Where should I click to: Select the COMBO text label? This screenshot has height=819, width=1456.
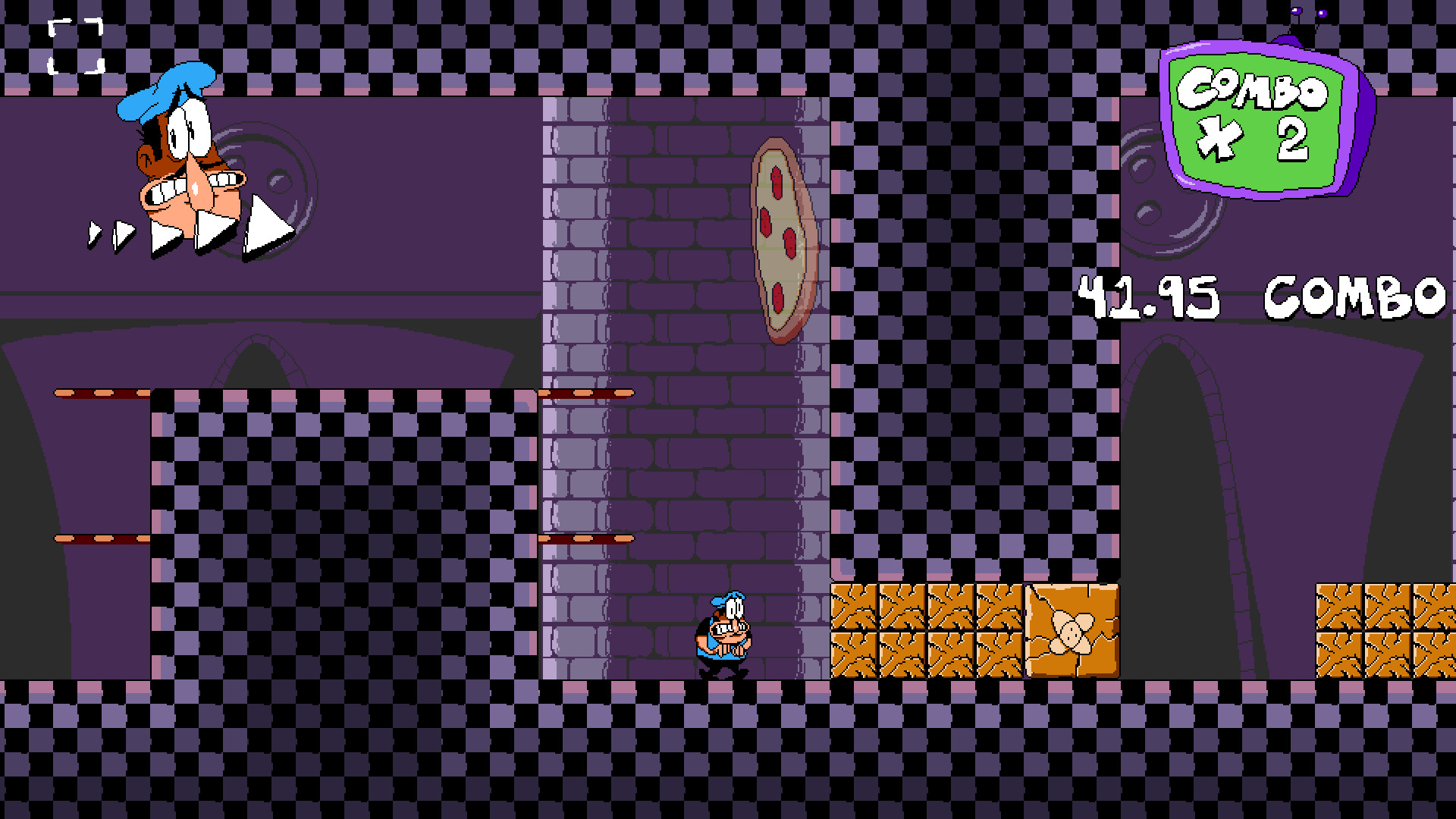click(x=1357, y=296)
